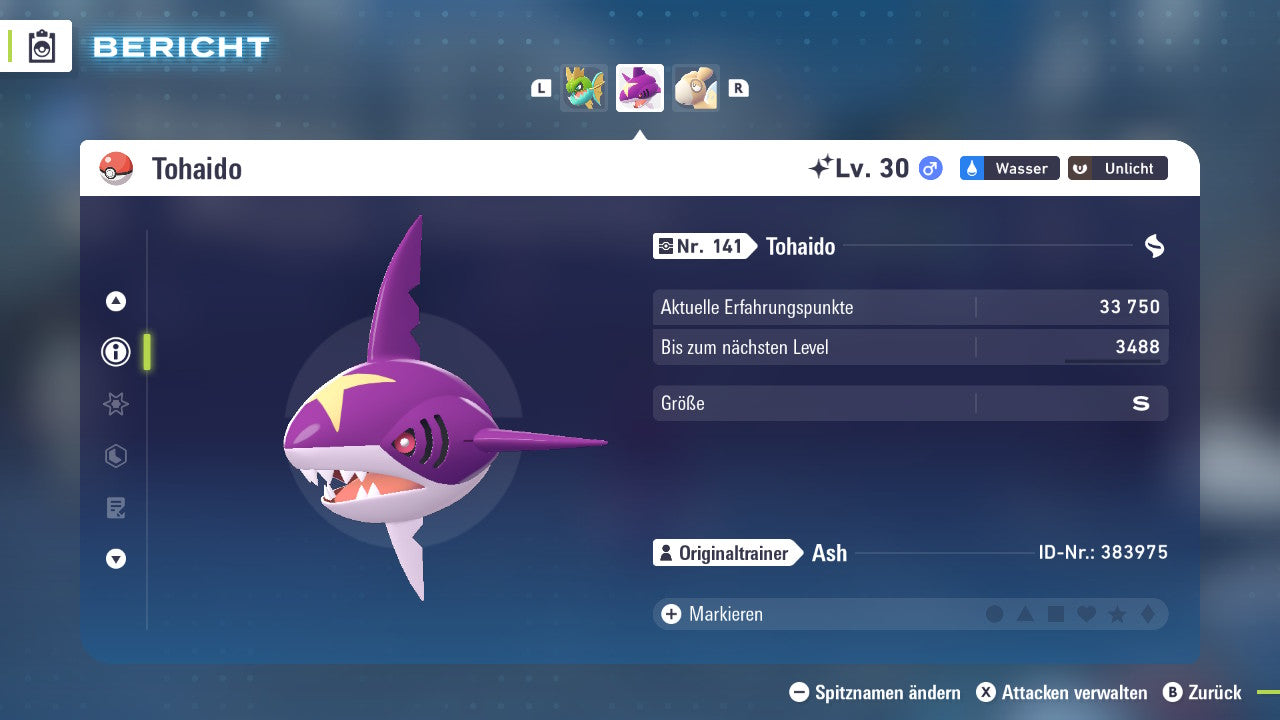Open the info panel in the sidebar
Screen dimensions: 1280x720
[x=115, y=352]
